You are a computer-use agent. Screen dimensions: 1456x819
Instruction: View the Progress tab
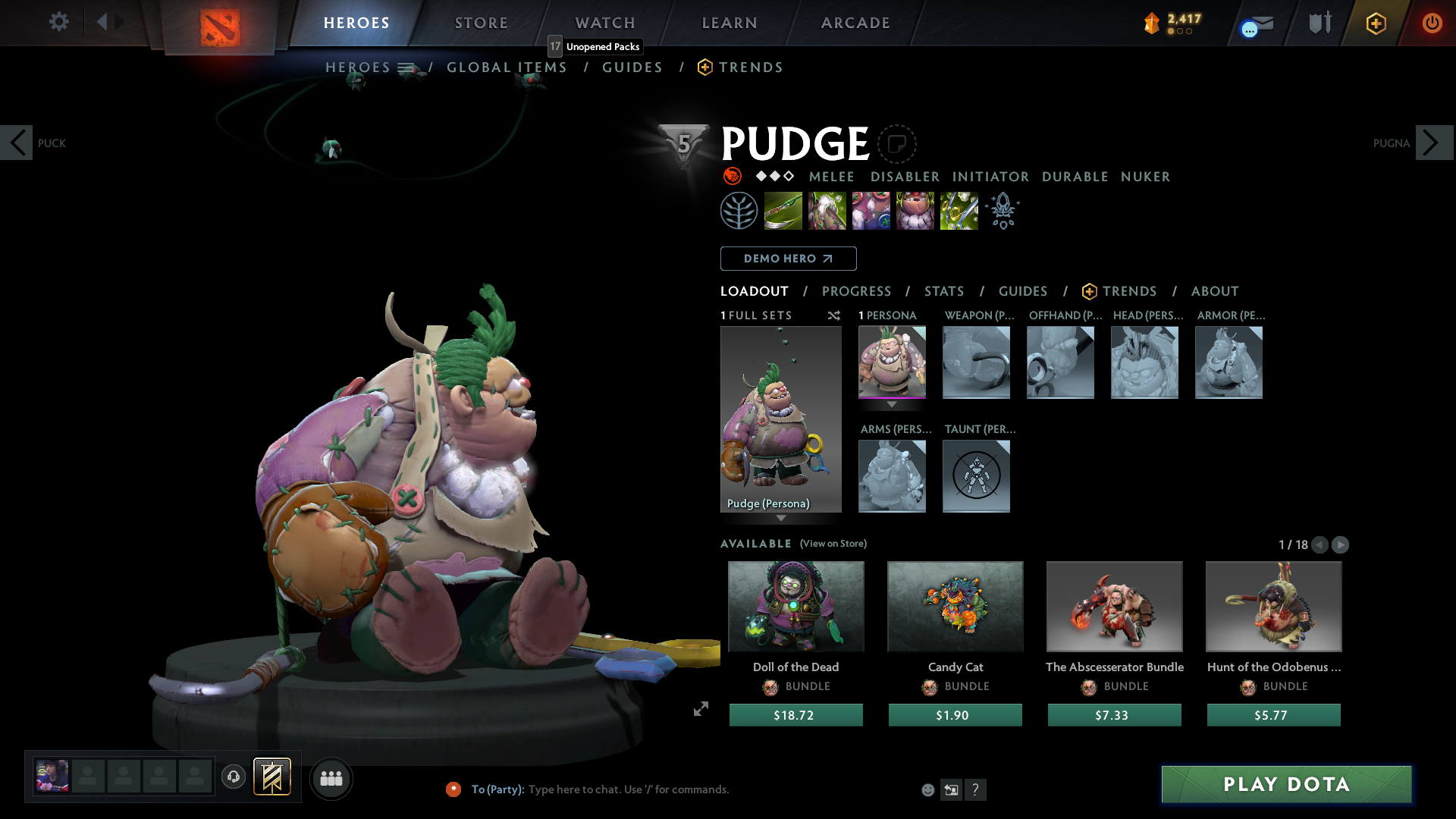point(856,291)
